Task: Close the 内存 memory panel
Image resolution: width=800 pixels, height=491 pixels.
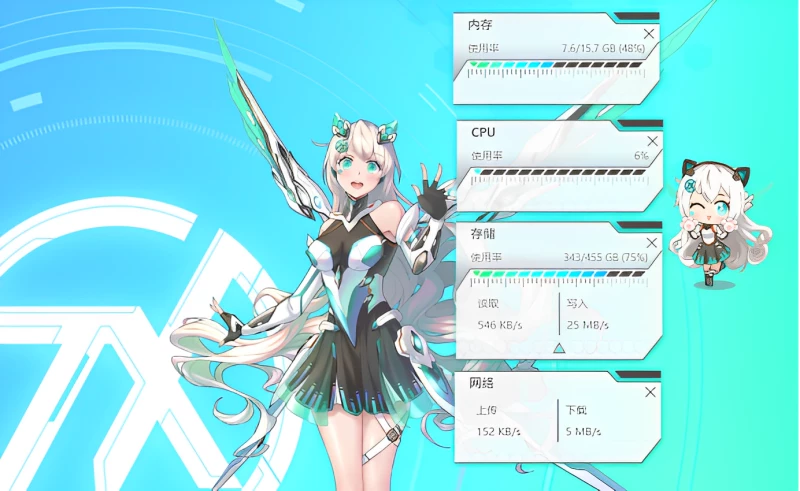Action: pos(649,34)
